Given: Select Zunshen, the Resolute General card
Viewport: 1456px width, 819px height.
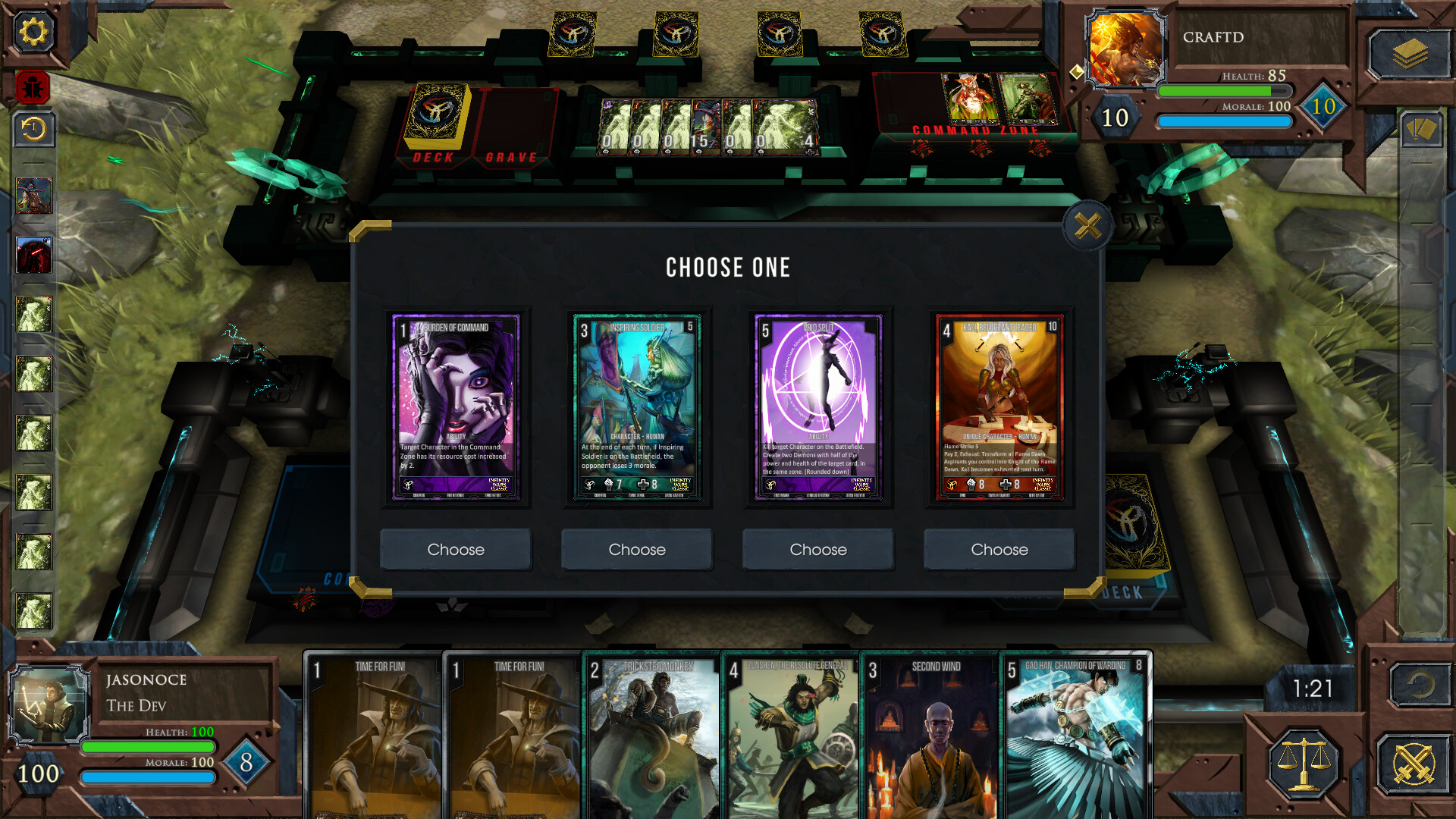Looking at the screenshot, I should pyautogui.click(x=792, y=736).
